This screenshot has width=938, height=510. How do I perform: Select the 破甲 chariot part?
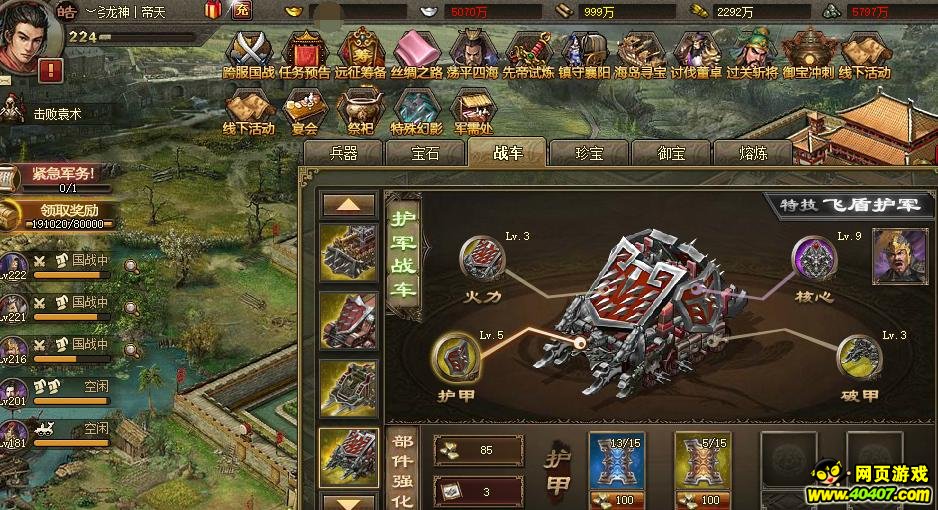point(858,357)
